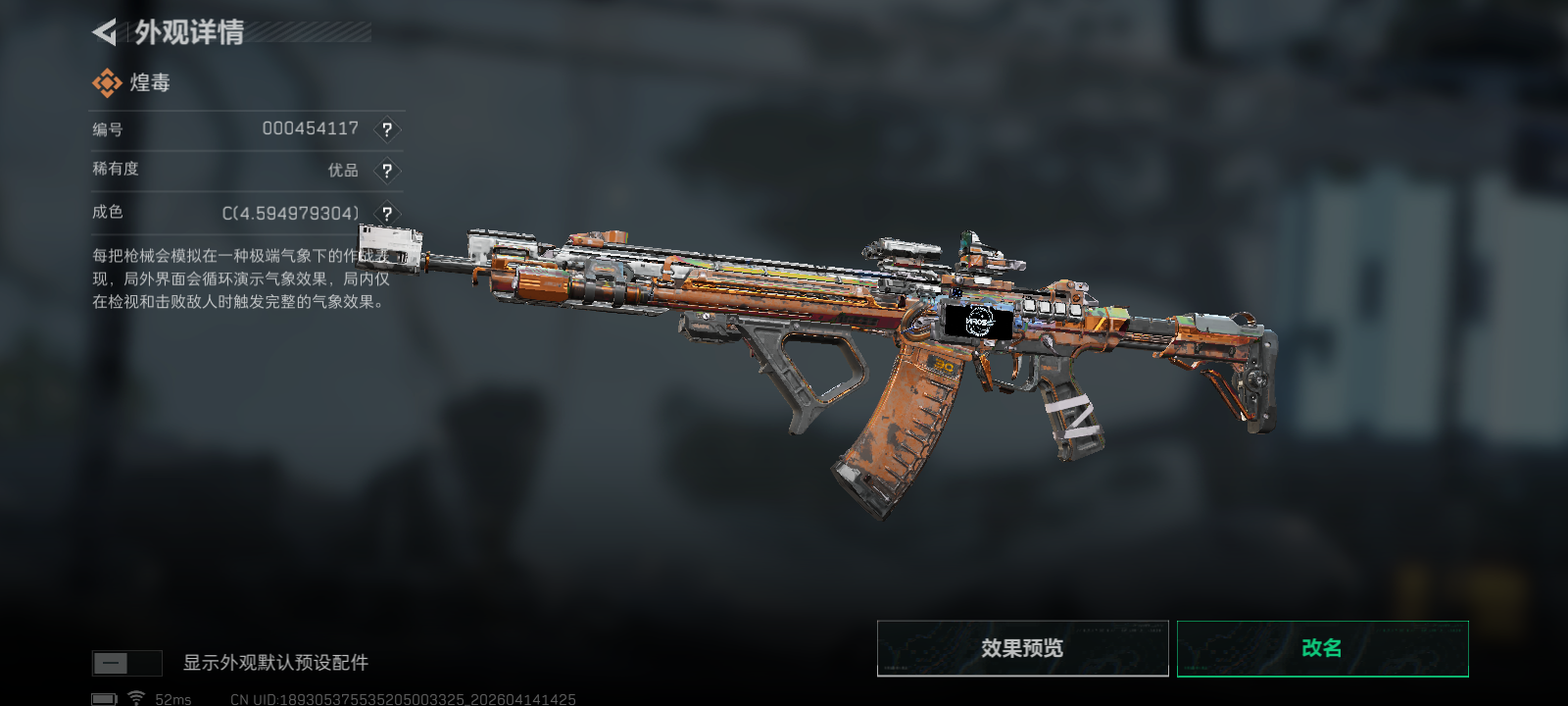Choose the green 改名 rename button
The height and width of the screenshot is (706, 1568).
1322,648
